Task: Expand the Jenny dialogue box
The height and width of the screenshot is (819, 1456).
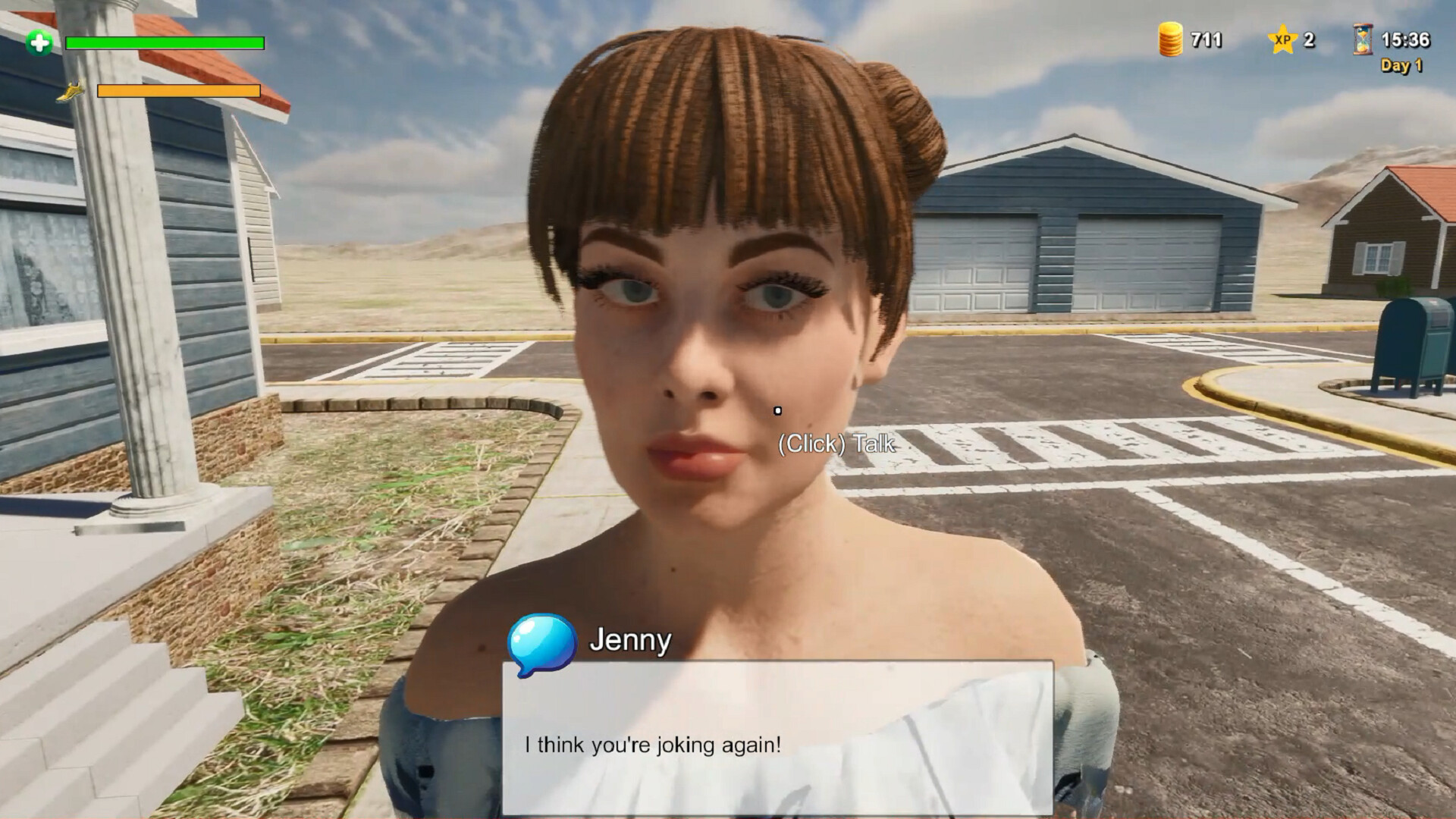Action: 779,736
